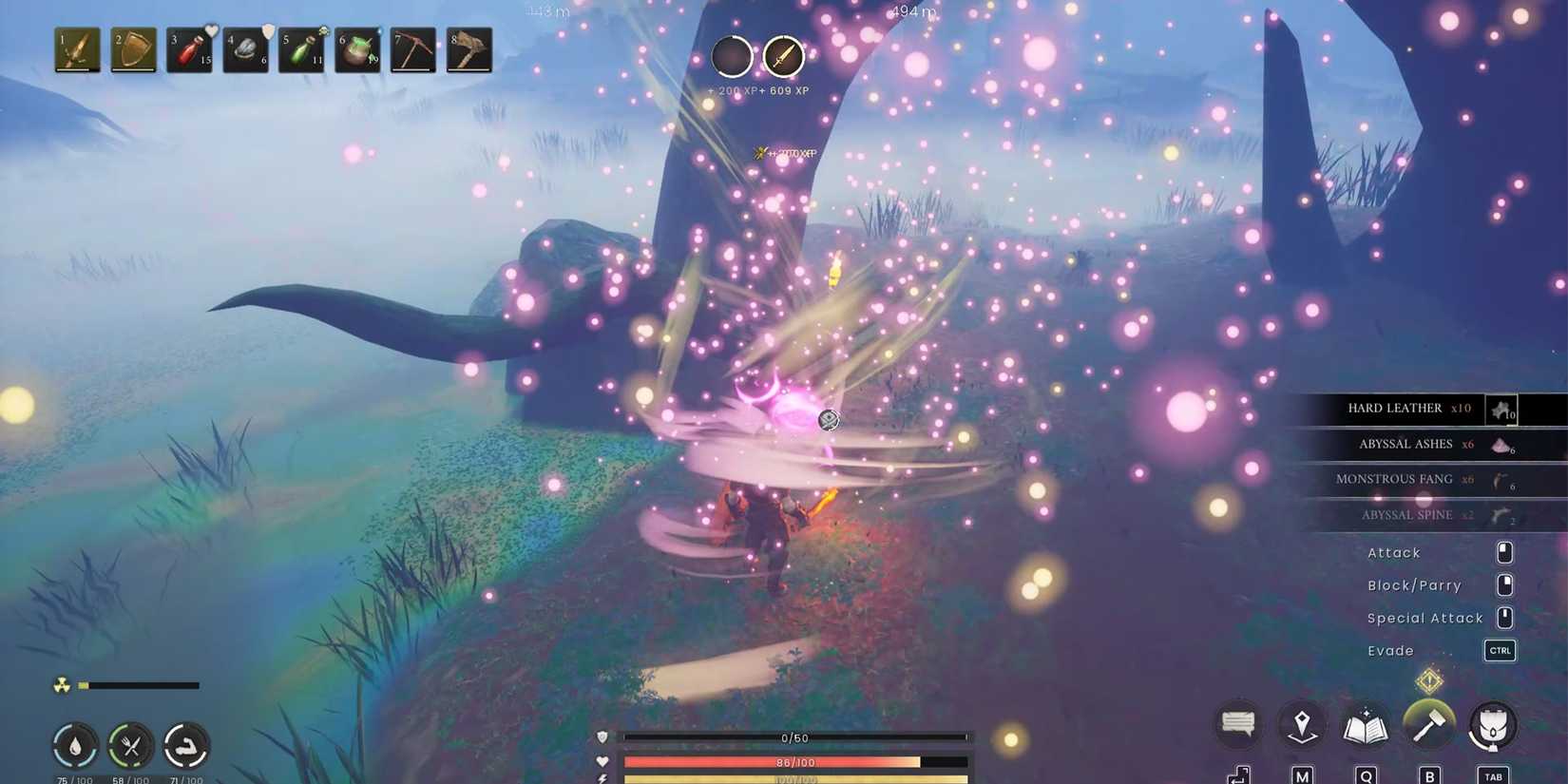The width and height of the screenshot is (1568, 784).
Task: Select the pickaxe in hotbar slot 7
Action: point(411,49)
